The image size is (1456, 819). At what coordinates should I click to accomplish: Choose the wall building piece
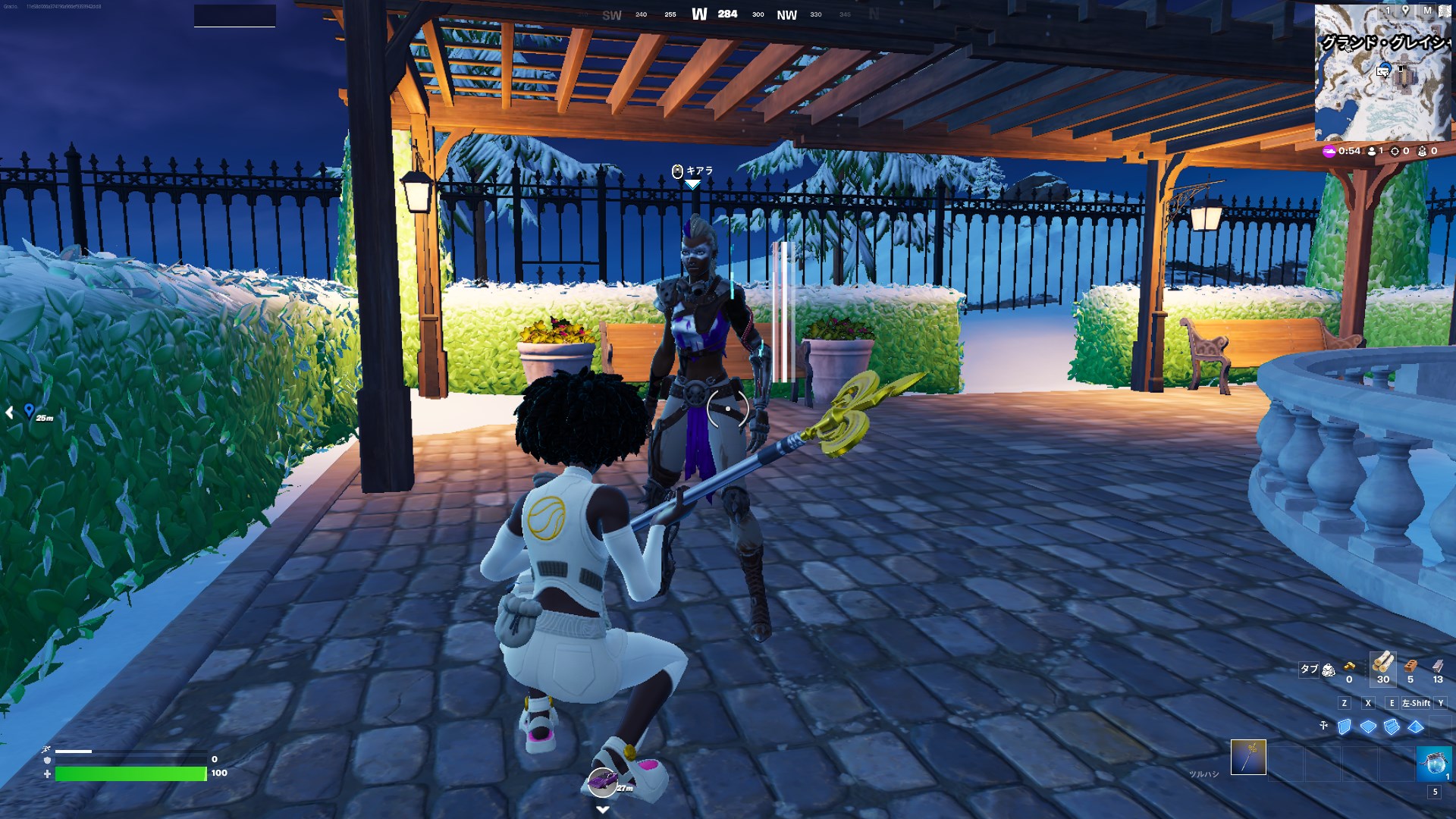1345,726
